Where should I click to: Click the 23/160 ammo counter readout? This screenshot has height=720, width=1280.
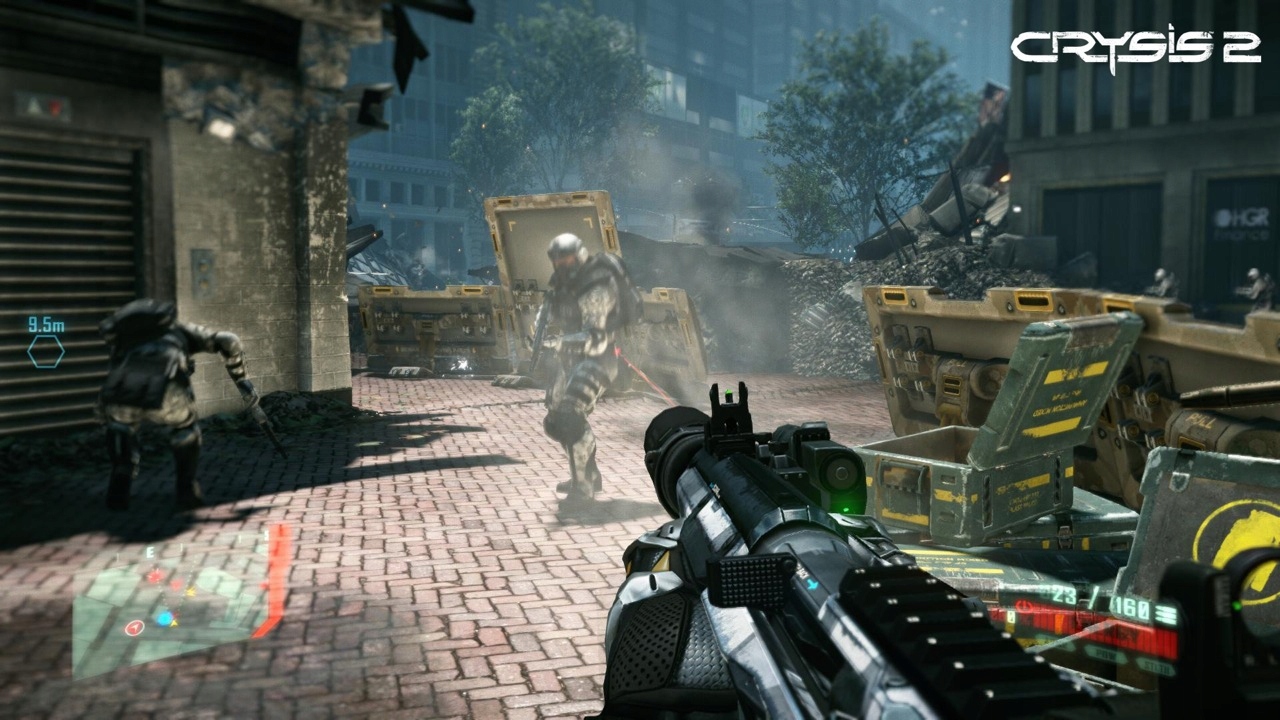click(1098, 602)
